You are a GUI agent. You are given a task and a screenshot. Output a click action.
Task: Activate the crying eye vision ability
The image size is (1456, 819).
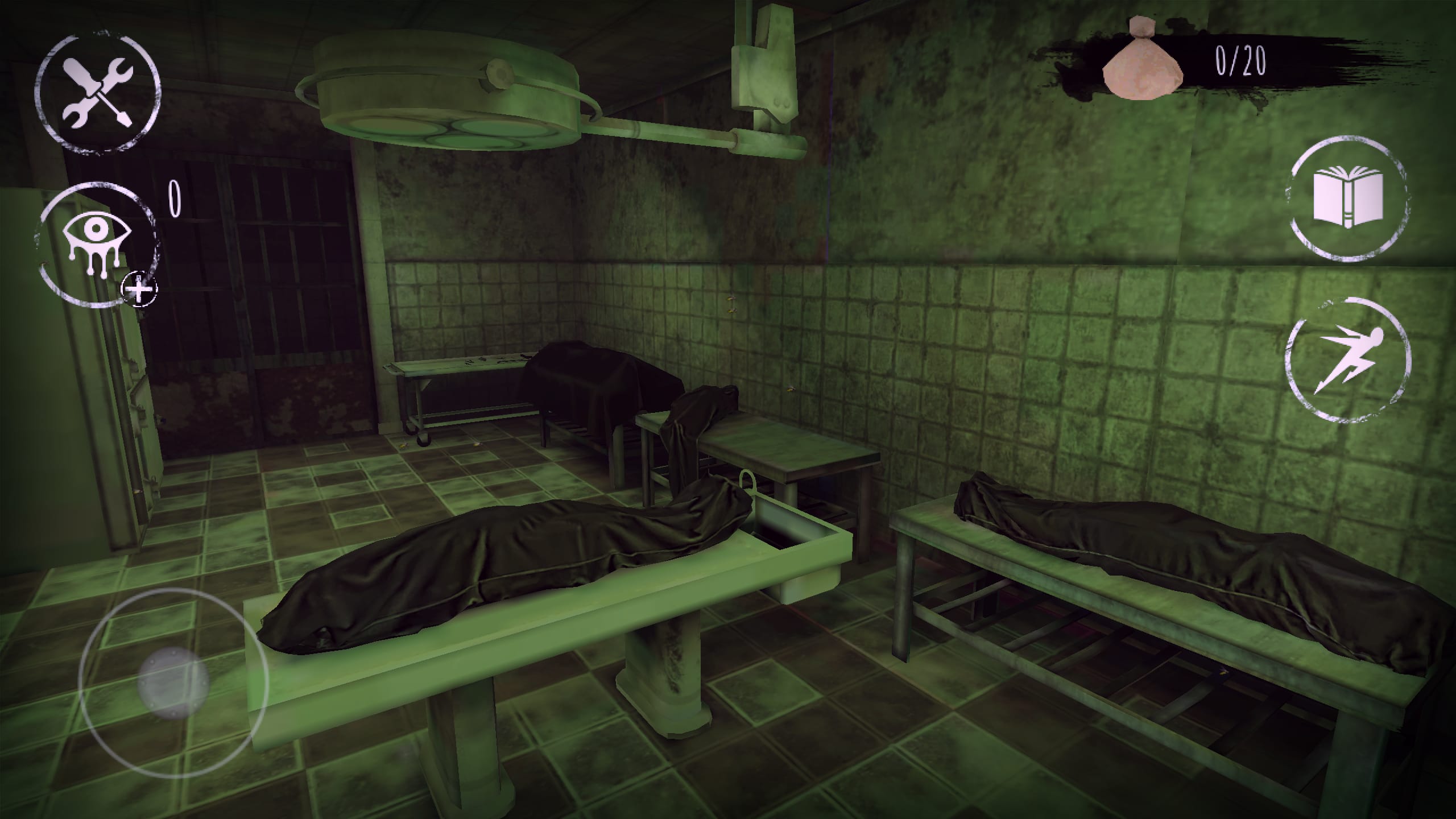[96, 246]
